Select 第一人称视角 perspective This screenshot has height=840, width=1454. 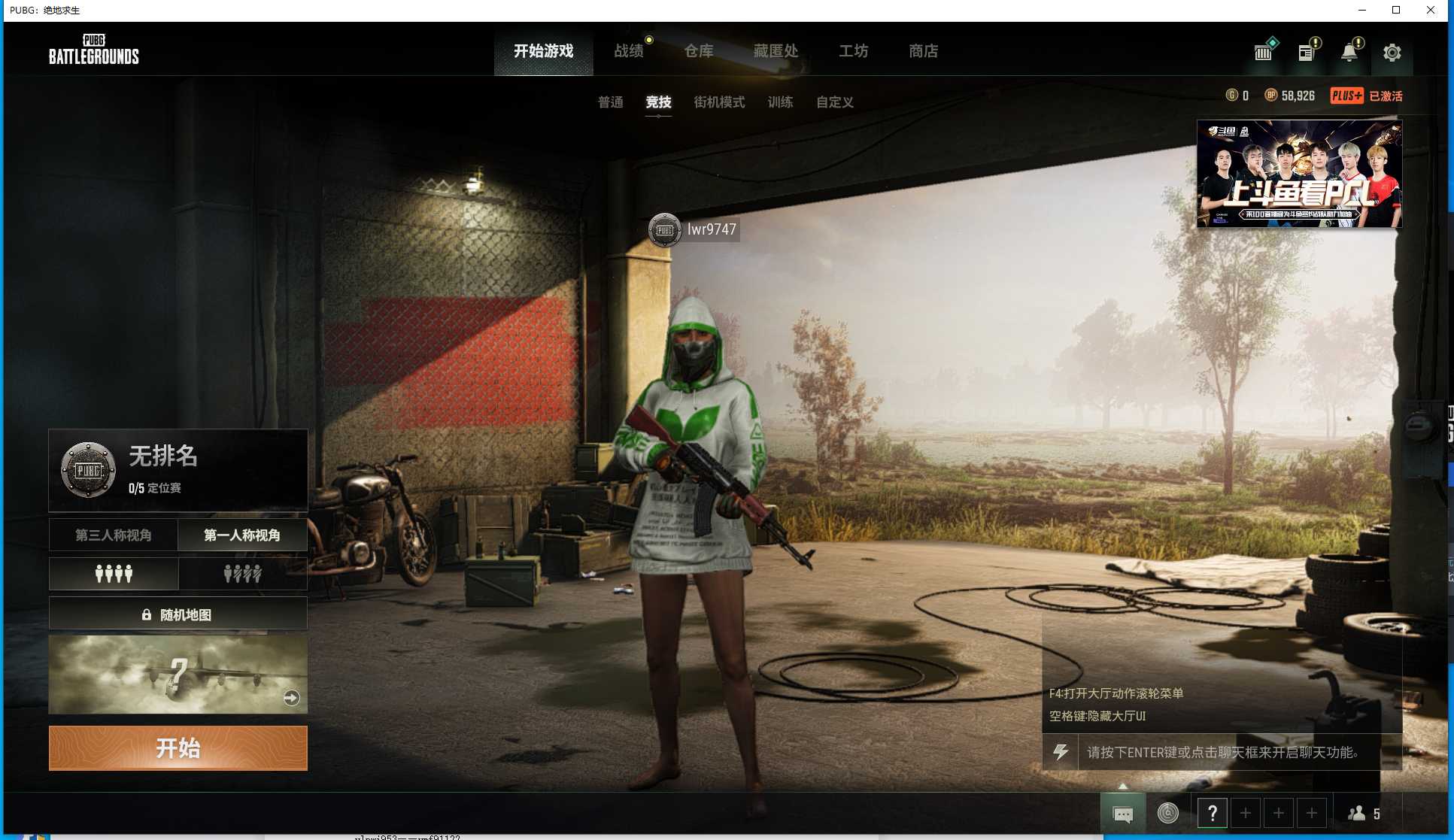tap(242, 535)
